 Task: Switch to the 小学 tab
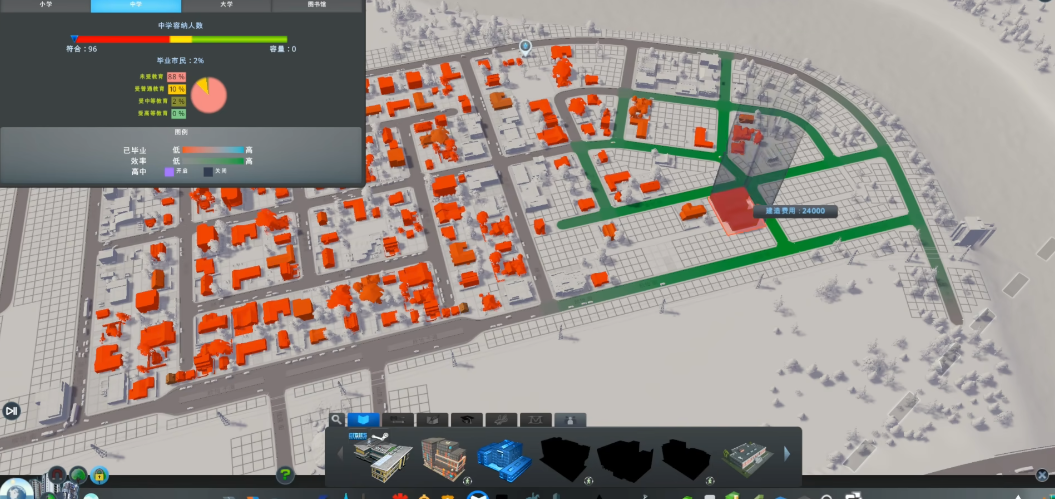click(x=45, y=5)
